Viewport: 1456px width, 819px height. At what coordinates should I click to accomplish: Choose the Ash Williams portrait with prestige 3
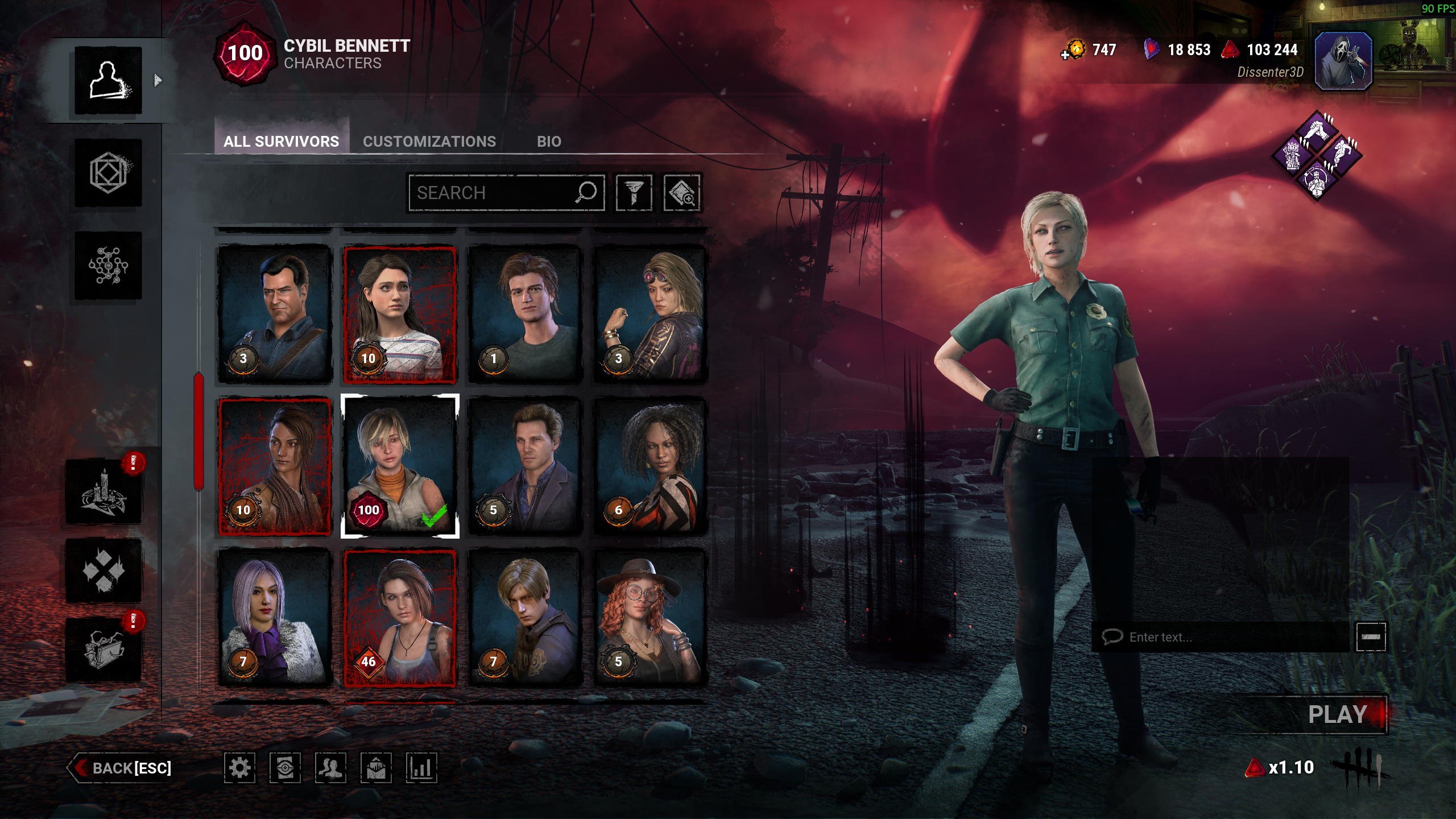[x=275, y=315]
